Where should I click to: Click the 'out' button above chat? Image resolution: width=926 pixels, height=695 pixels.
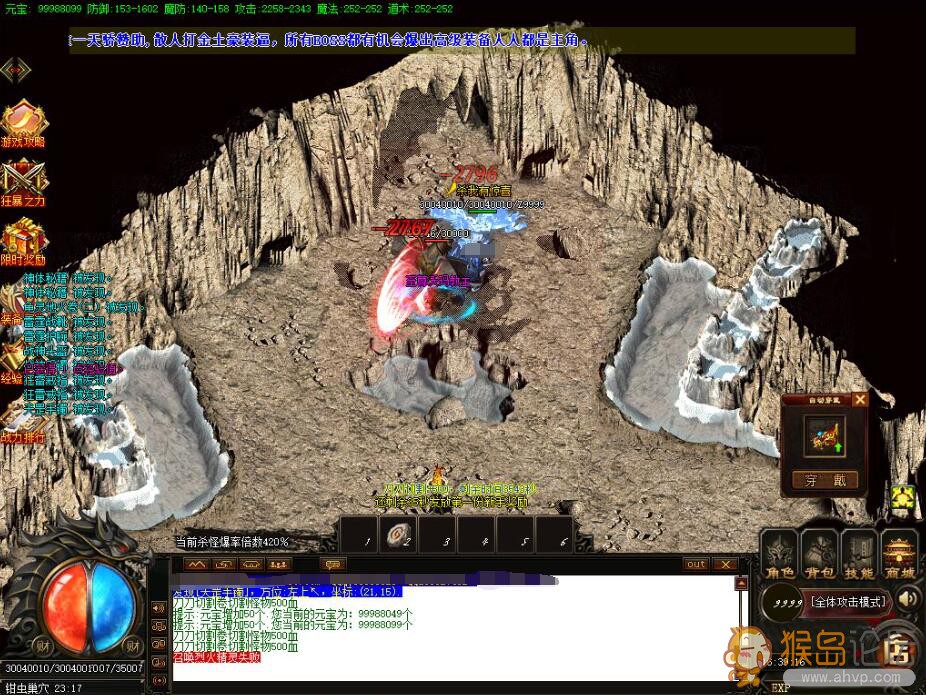point(696,564)
